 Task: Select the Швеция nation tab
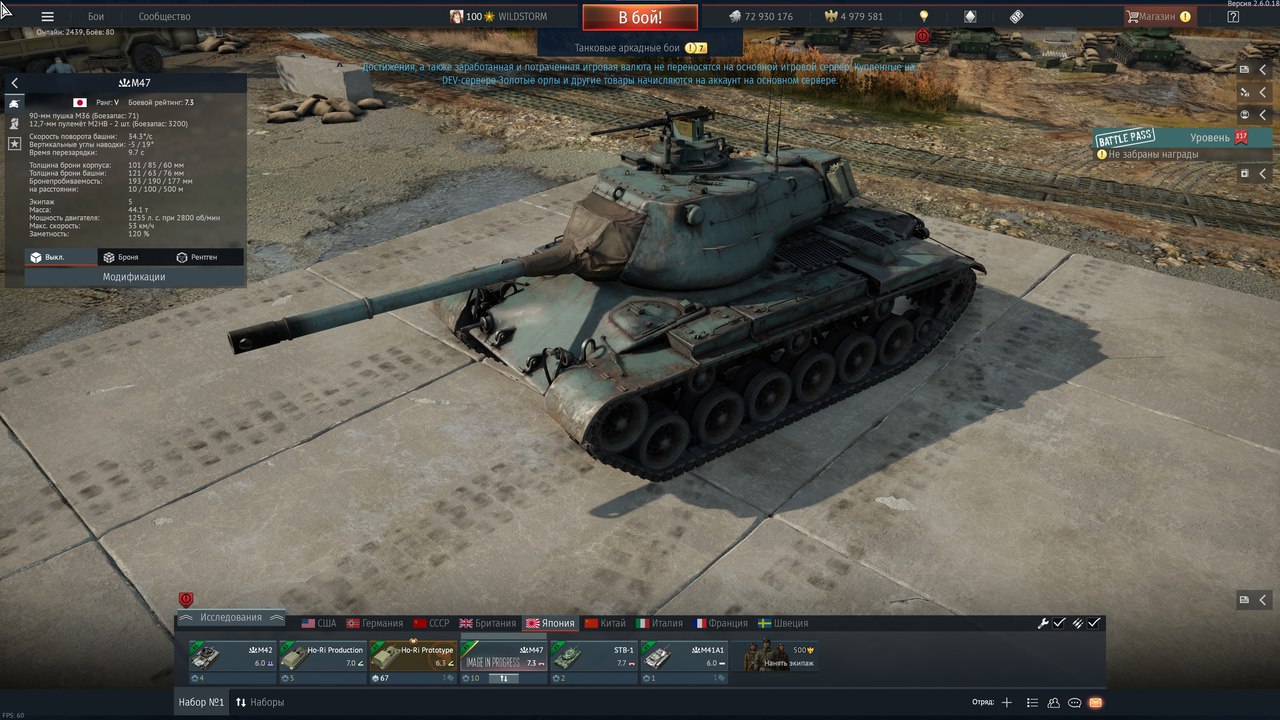pyautogui.click(x=783, y=623)
